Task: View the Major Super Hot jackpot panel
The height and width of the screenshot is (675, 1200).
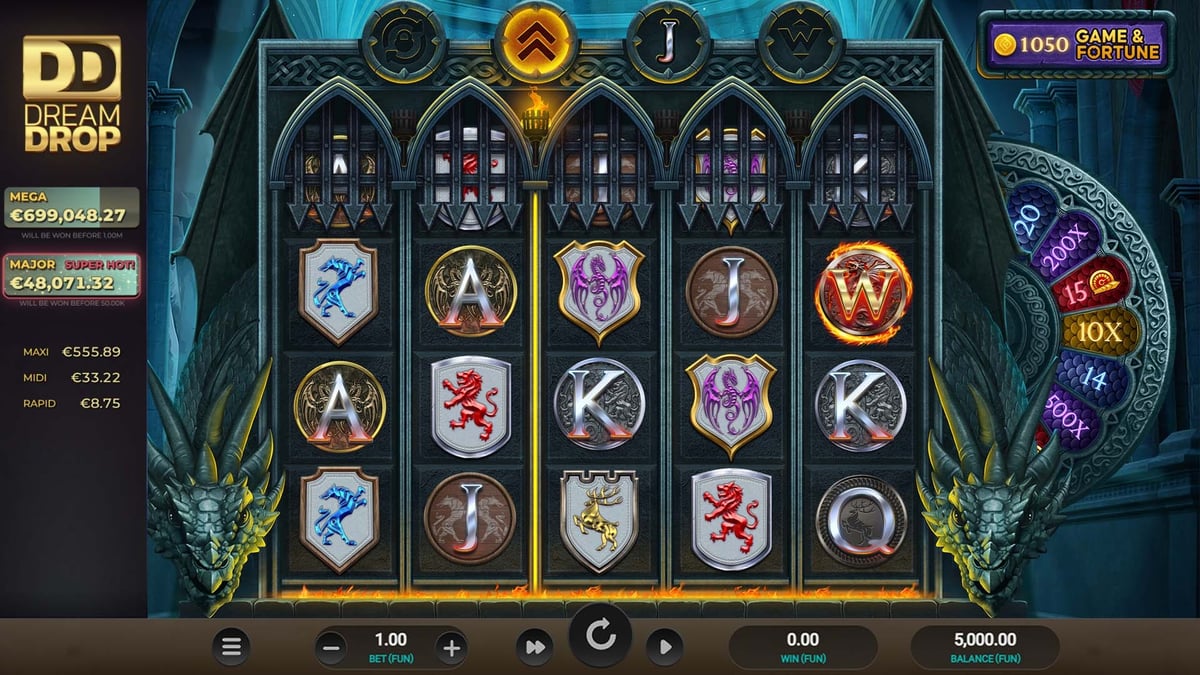Action: click(x=72, y=276)
